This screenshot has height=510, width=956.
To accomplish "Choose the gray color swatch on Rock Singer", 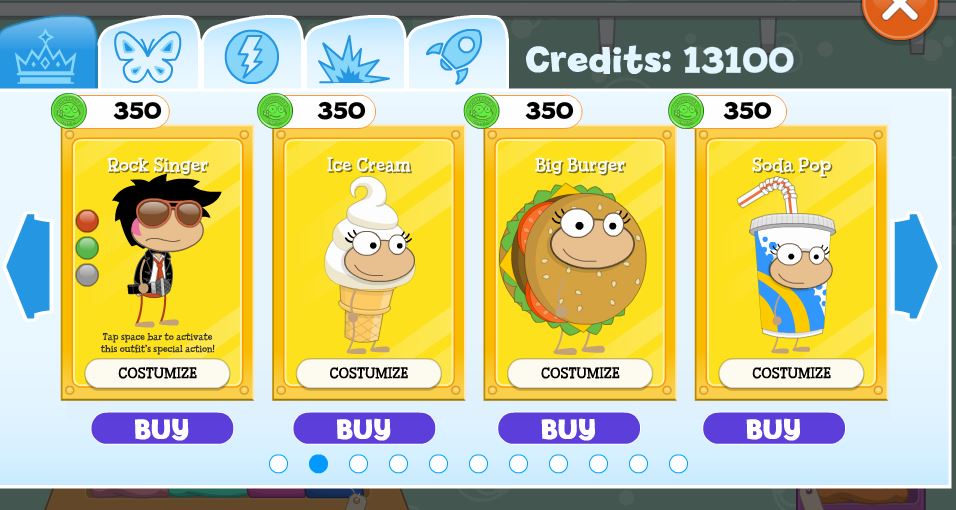I will (87, 274).
